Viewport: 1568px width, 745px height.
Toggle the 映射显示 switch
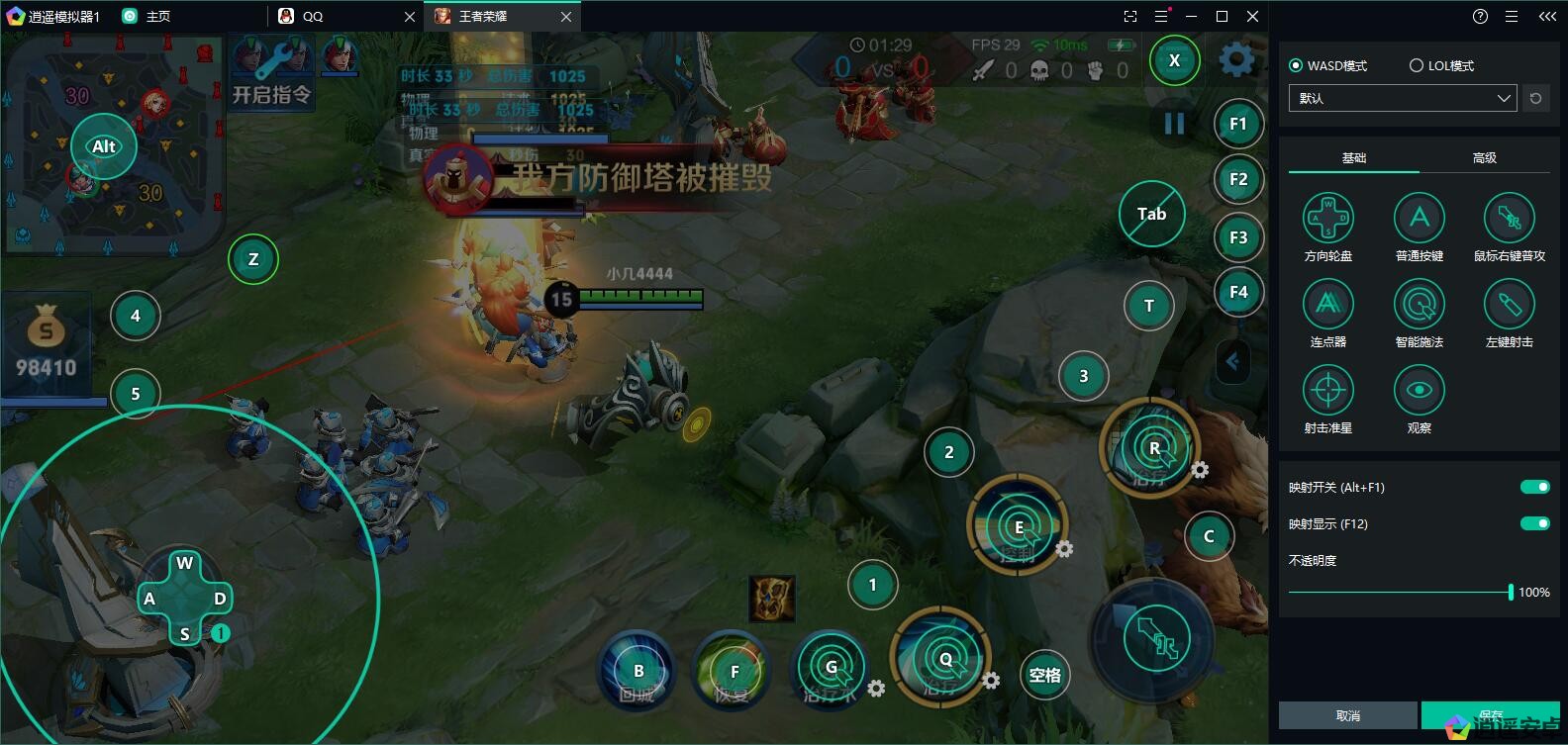[1534, 523]
